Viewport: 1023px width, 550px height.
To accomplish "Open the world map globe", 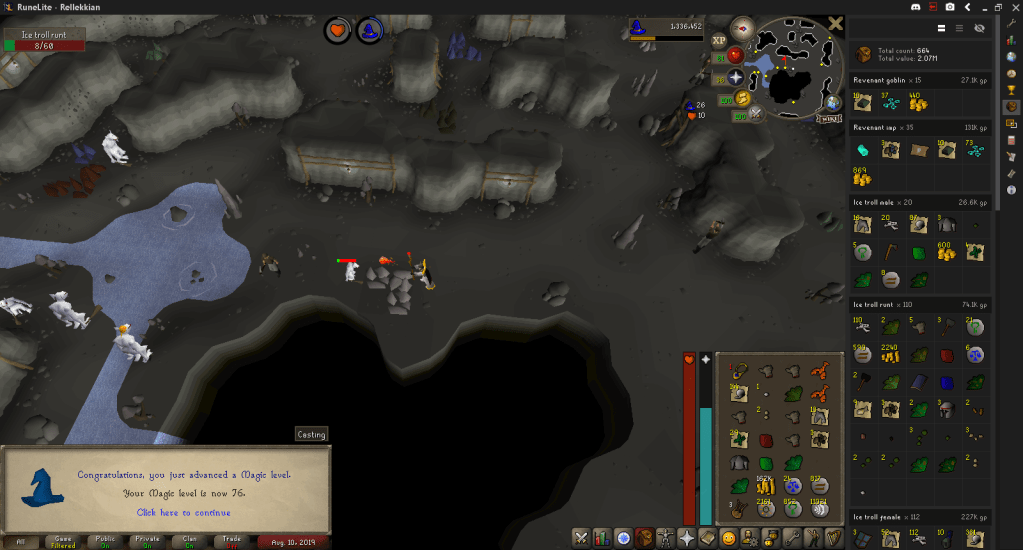I will 832,103.
